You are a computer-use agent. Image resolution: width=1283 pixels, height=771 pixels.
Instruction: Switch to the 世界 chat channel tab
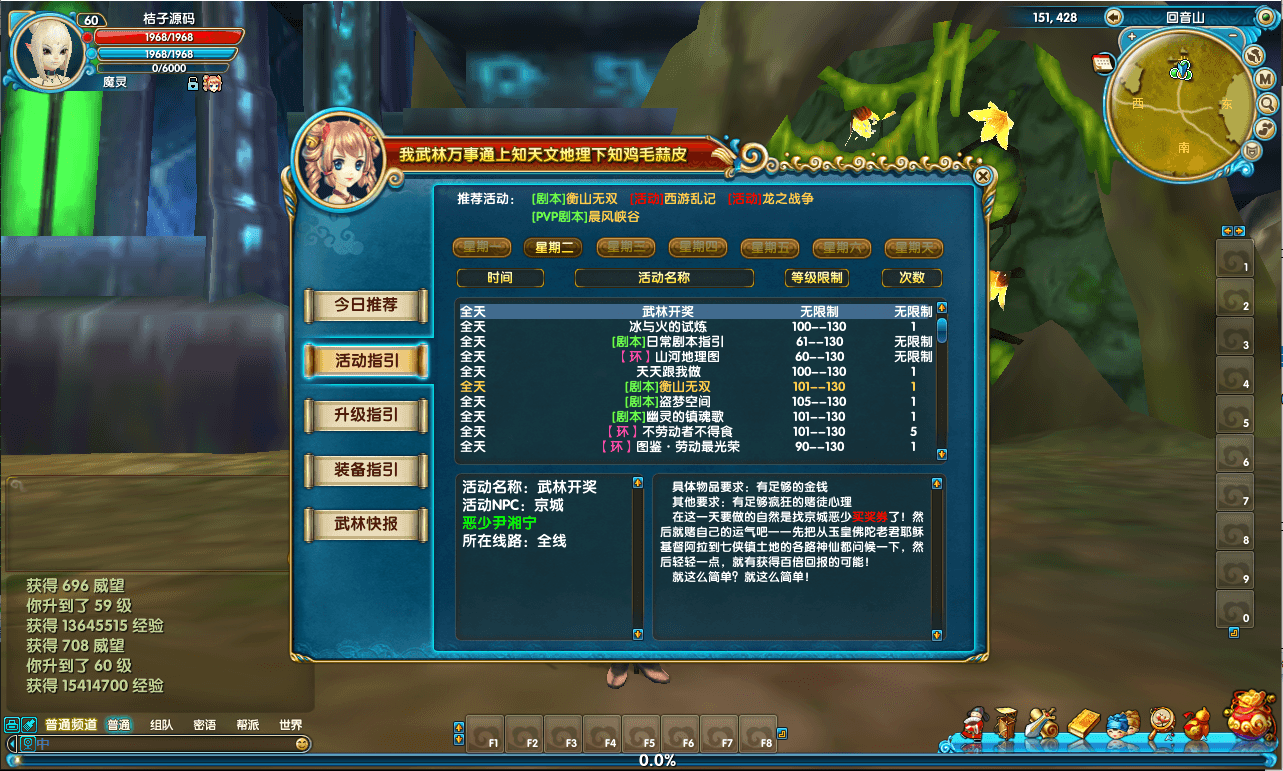click(290, 724)
